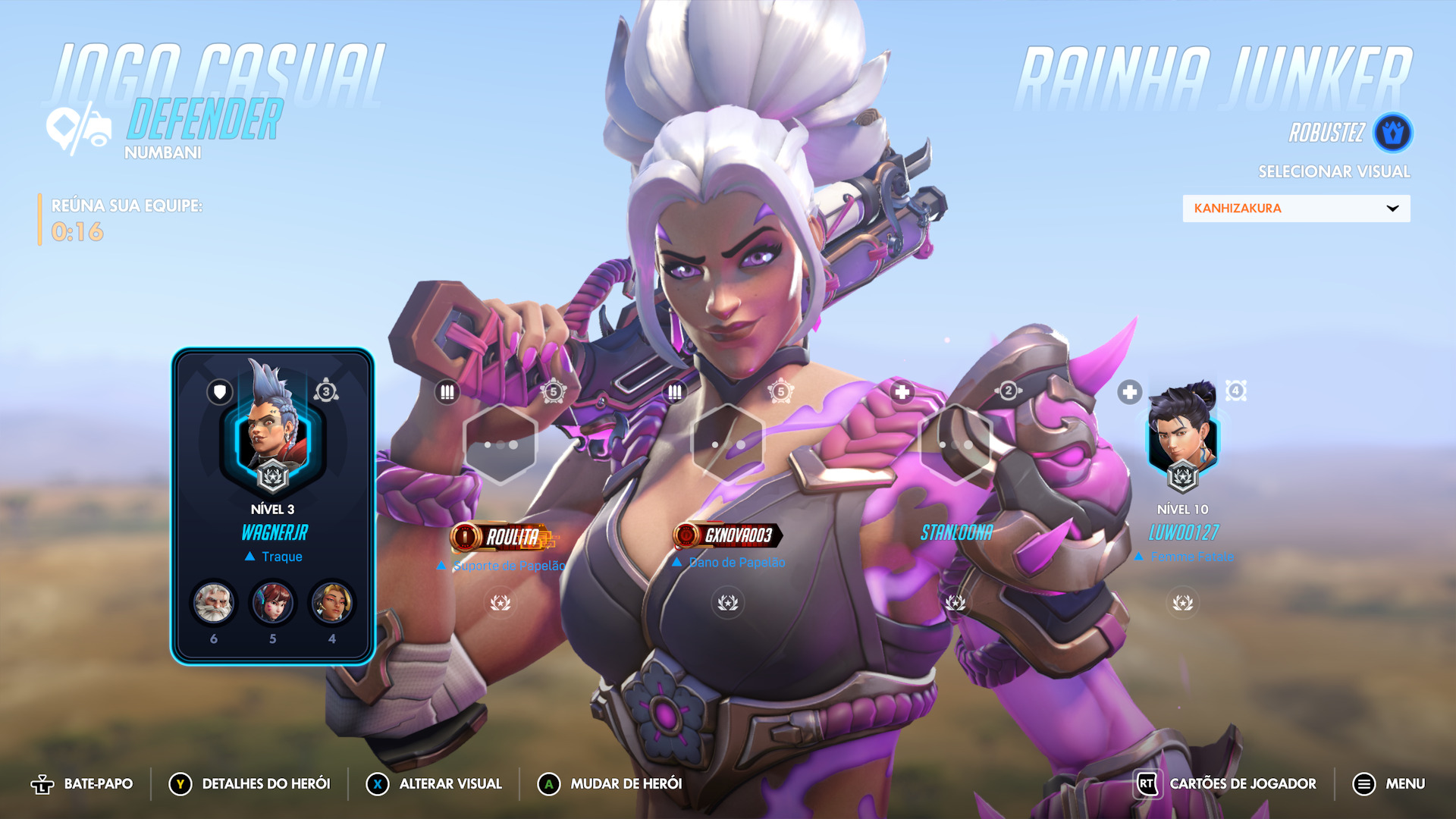Screen dimensions: 1456x819
Task: Click the D.Va portrait on WAGNERJR's card
Action: click(x=272, y=604)
